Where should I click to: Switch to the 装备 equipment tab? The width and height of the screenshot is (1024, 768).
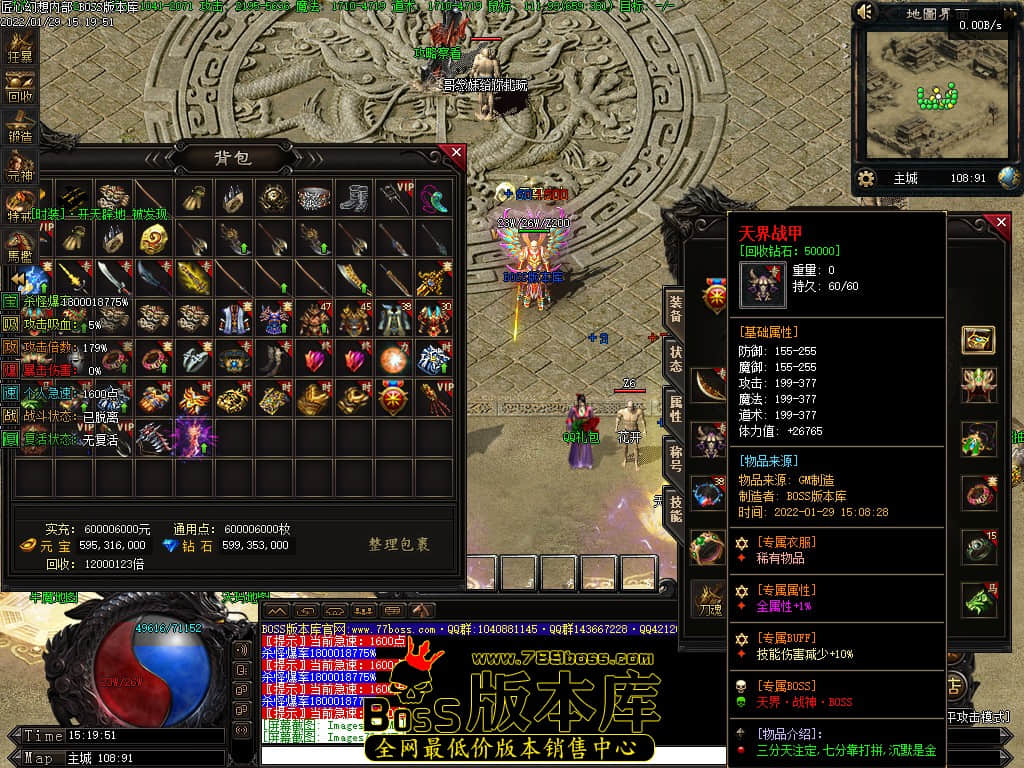(x=676, y=309)
